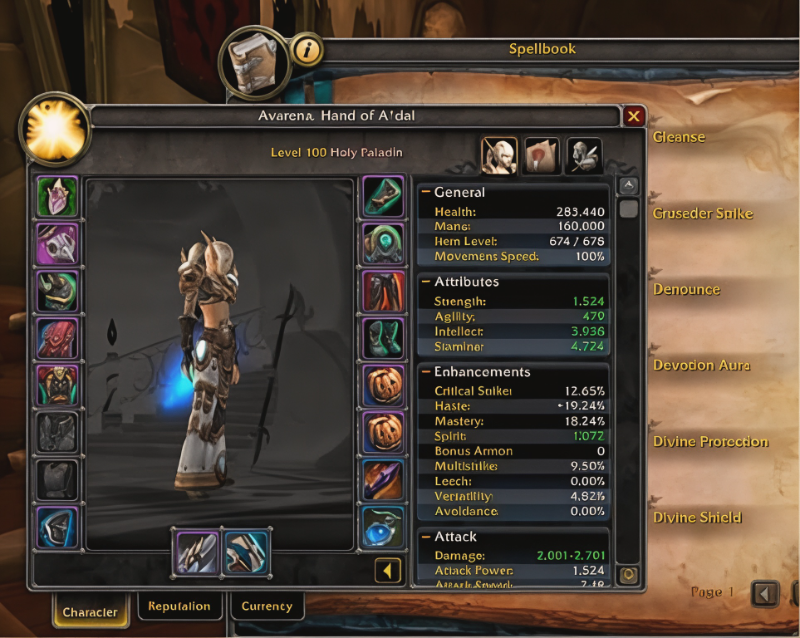The height and width of the screenshot is (638, 800).
Task: Open the titles pane scroll icon
Action: coord(542,155)
